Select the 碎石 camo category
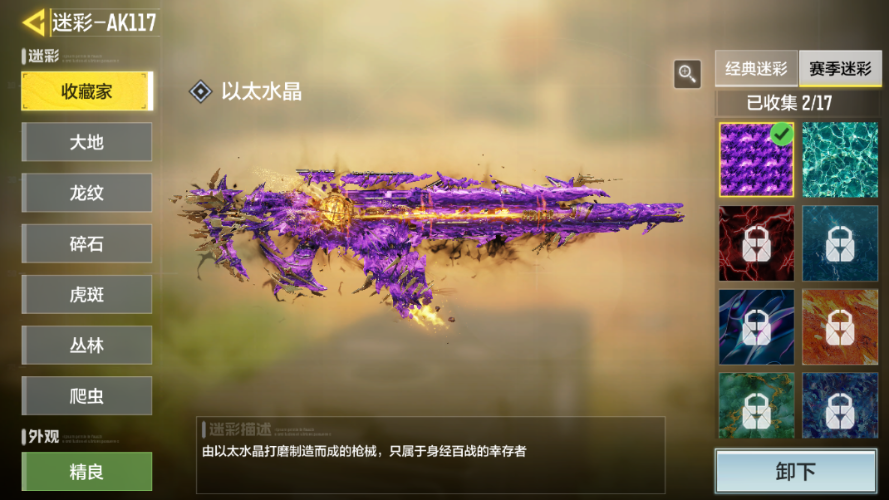The width and height of the screenshot is (889, 500). coord(87,244)
